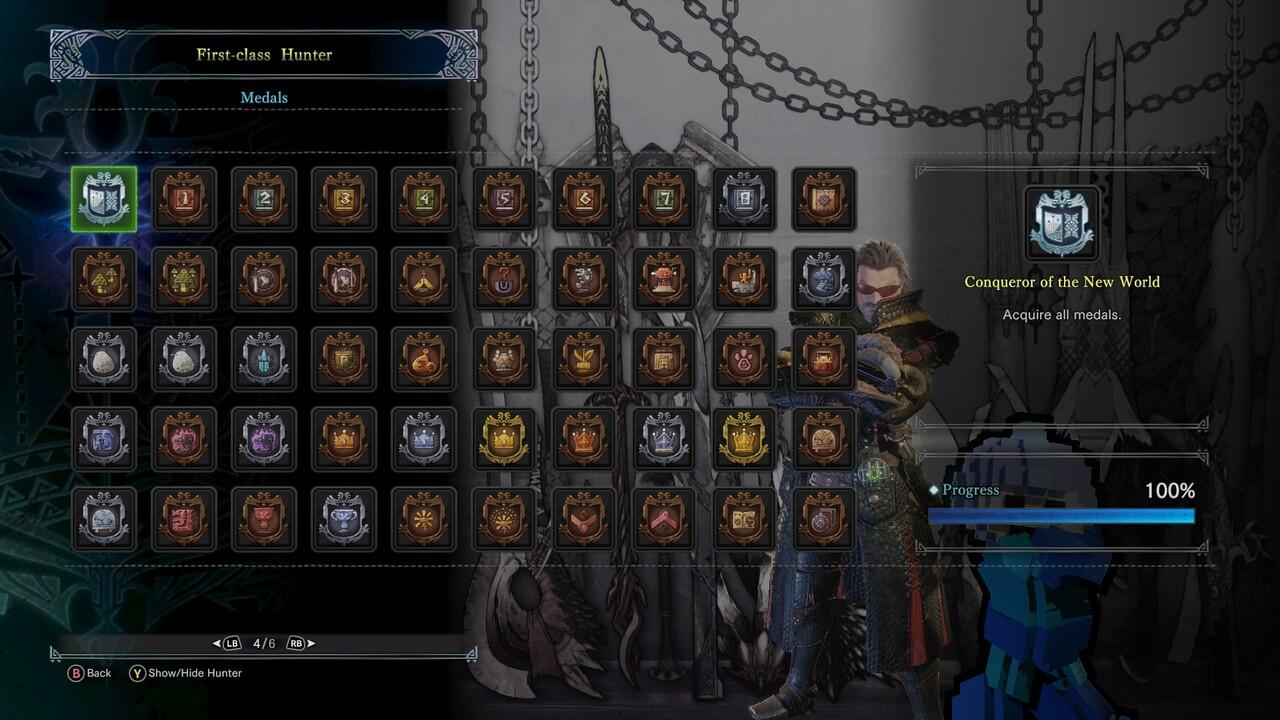The width and height of the screenshot is (1280, 720).
Task: Select the Conqueror of the New World medal
Action: (104, 200)
